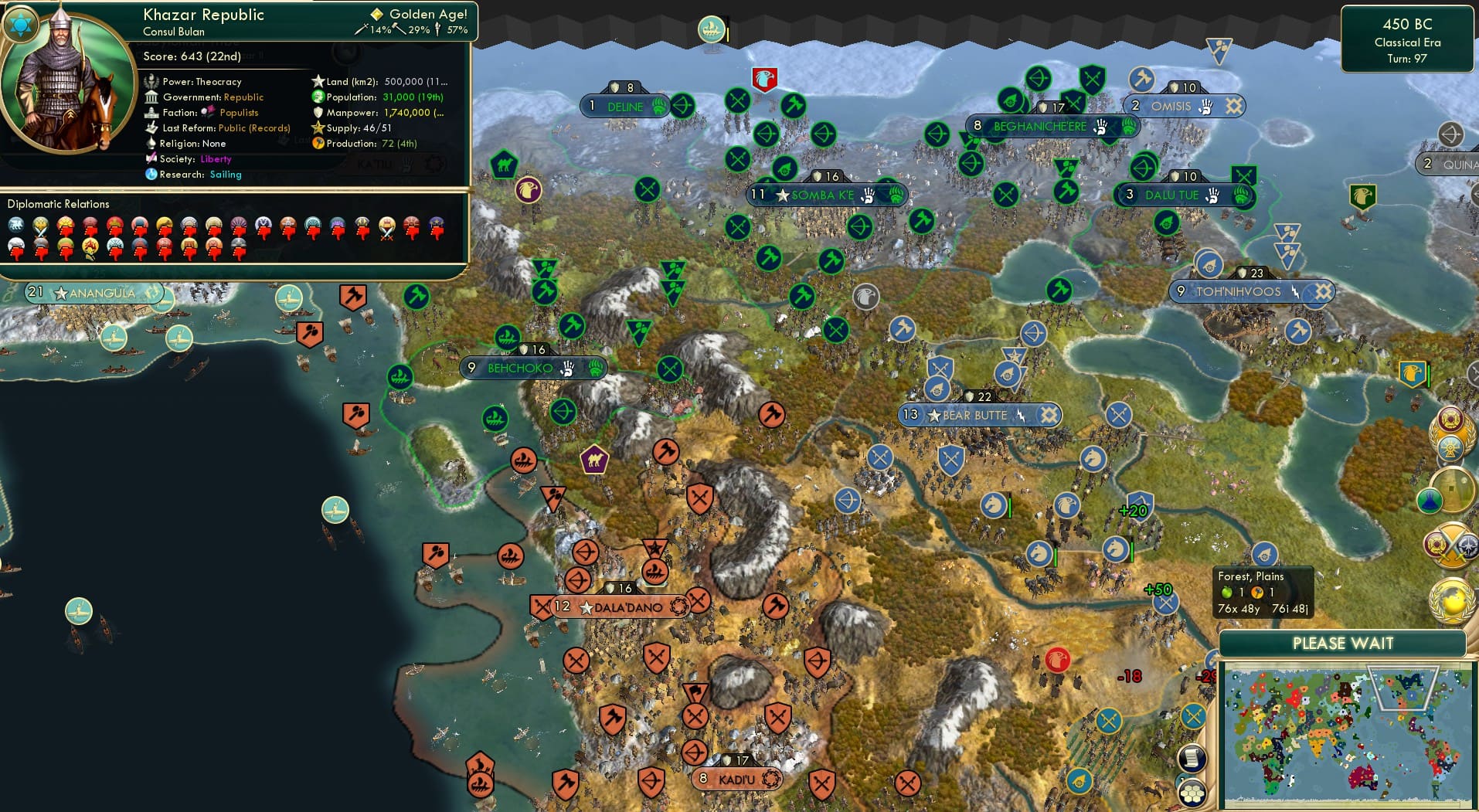This screenshot has height=812, width=1479.
Task: Click the Research Sailing science bubble icon
Action: coord(151,175)
